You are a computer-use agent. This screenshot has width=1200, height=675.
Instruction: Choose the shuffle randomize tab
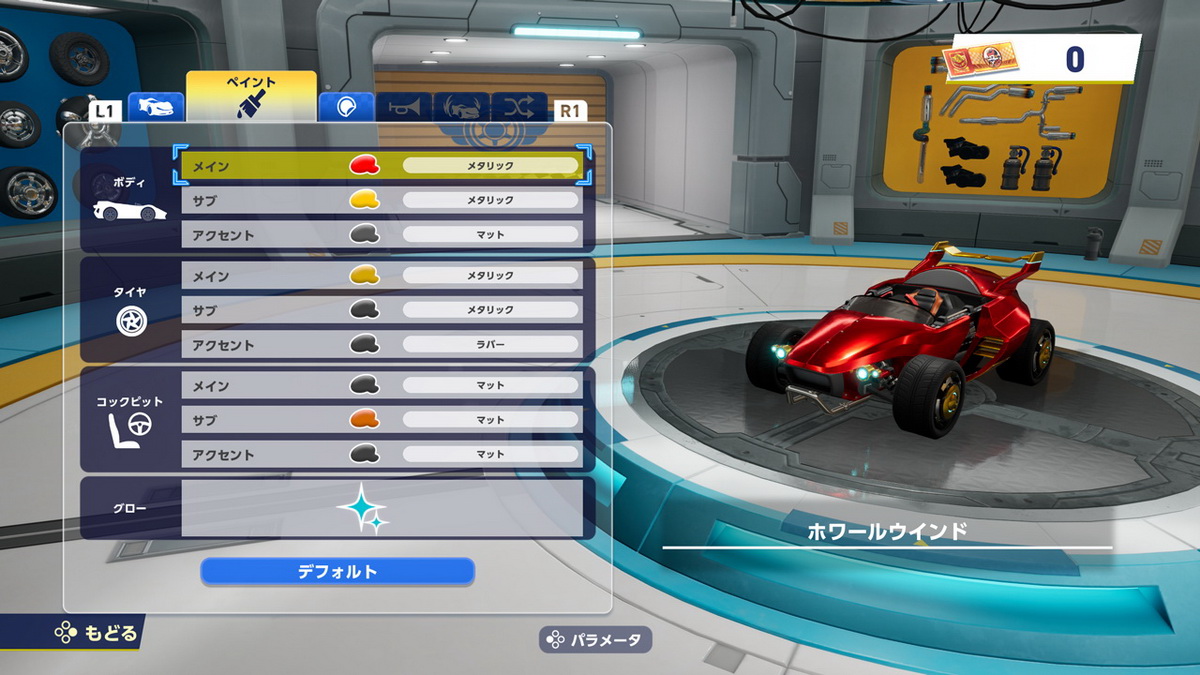[519, 107]
